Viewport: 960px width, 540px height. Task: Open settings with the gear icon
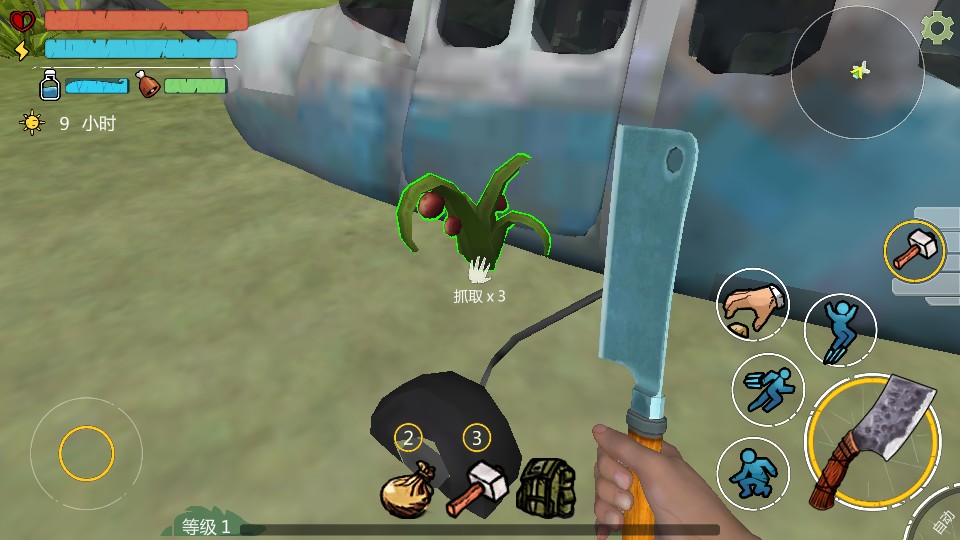coord(937,28)
